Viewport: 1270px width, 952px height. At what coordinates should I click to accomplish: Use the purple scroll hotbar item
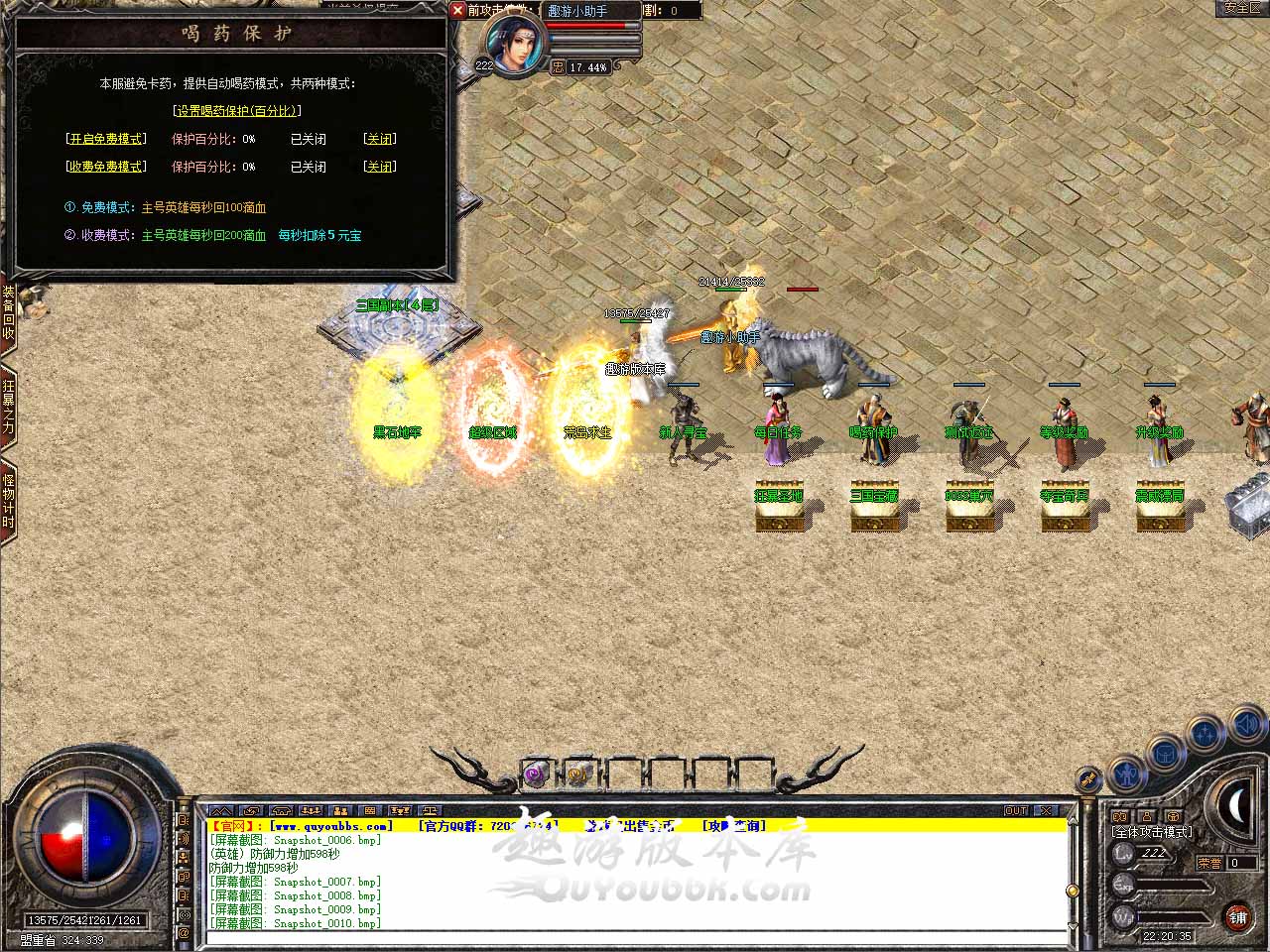pyautogui.click(x=536, y=773)
